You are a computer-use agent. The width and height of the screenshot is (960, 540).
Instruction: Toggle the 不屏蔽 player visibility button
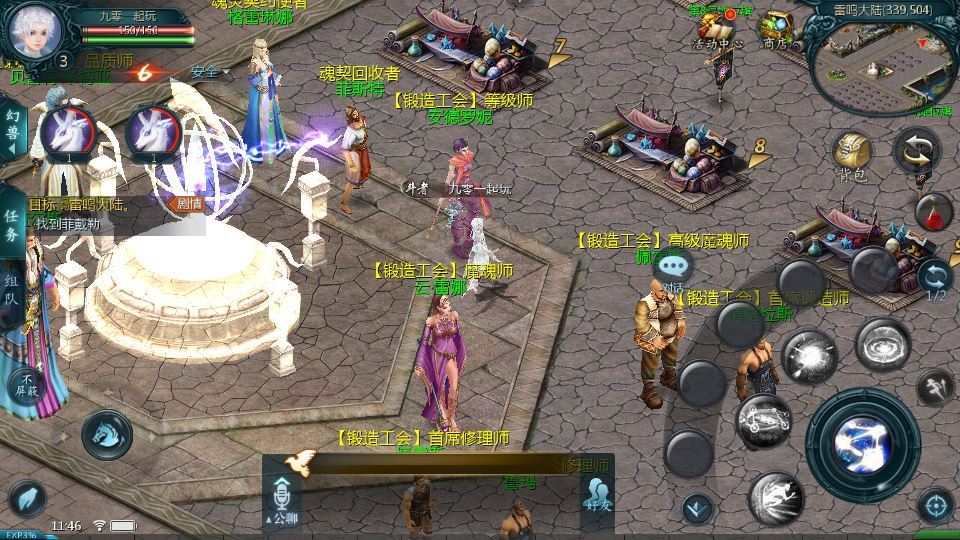tap(27, 383)
